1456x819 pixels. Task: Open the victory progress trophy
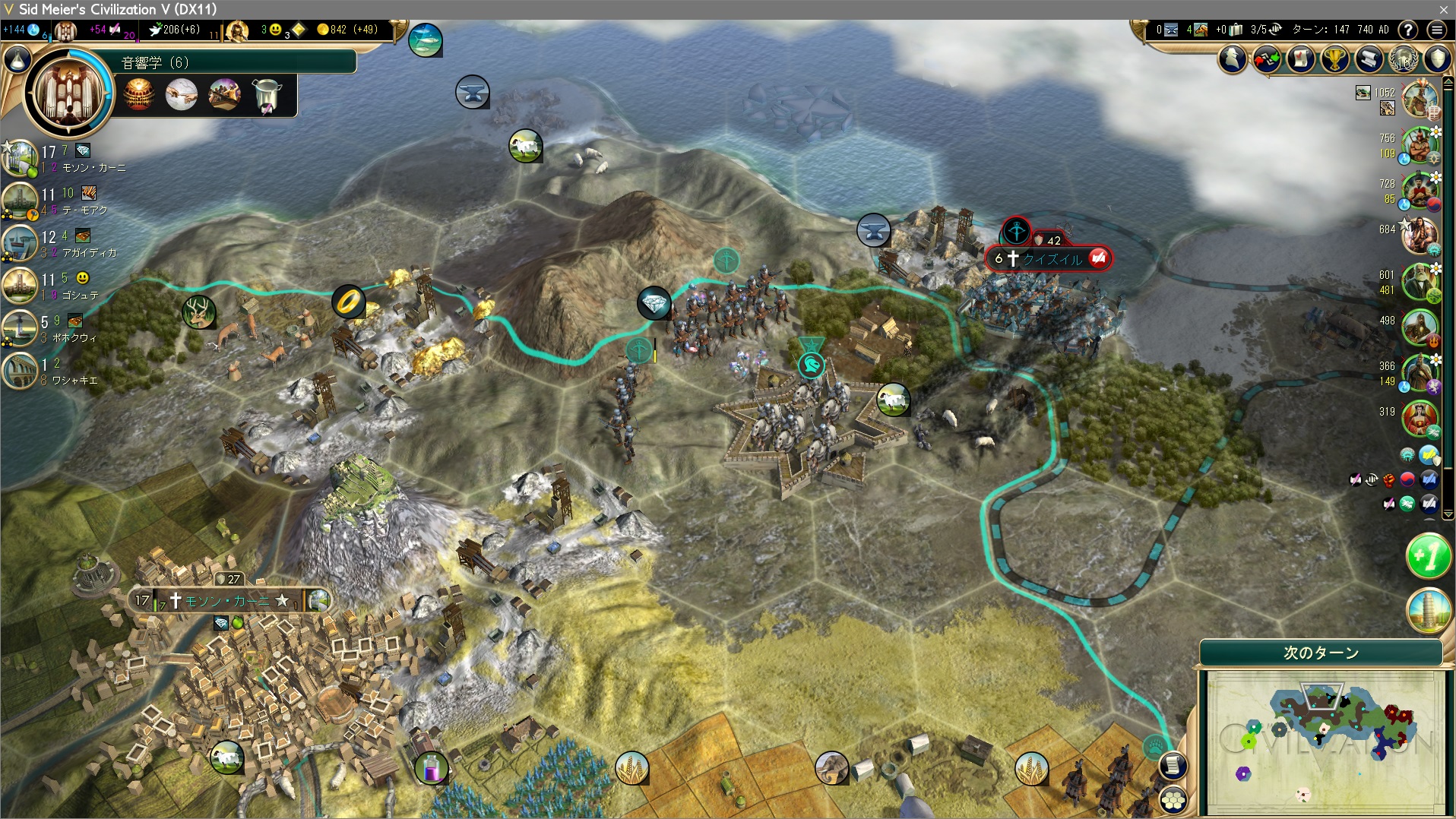click(1335, 59)
